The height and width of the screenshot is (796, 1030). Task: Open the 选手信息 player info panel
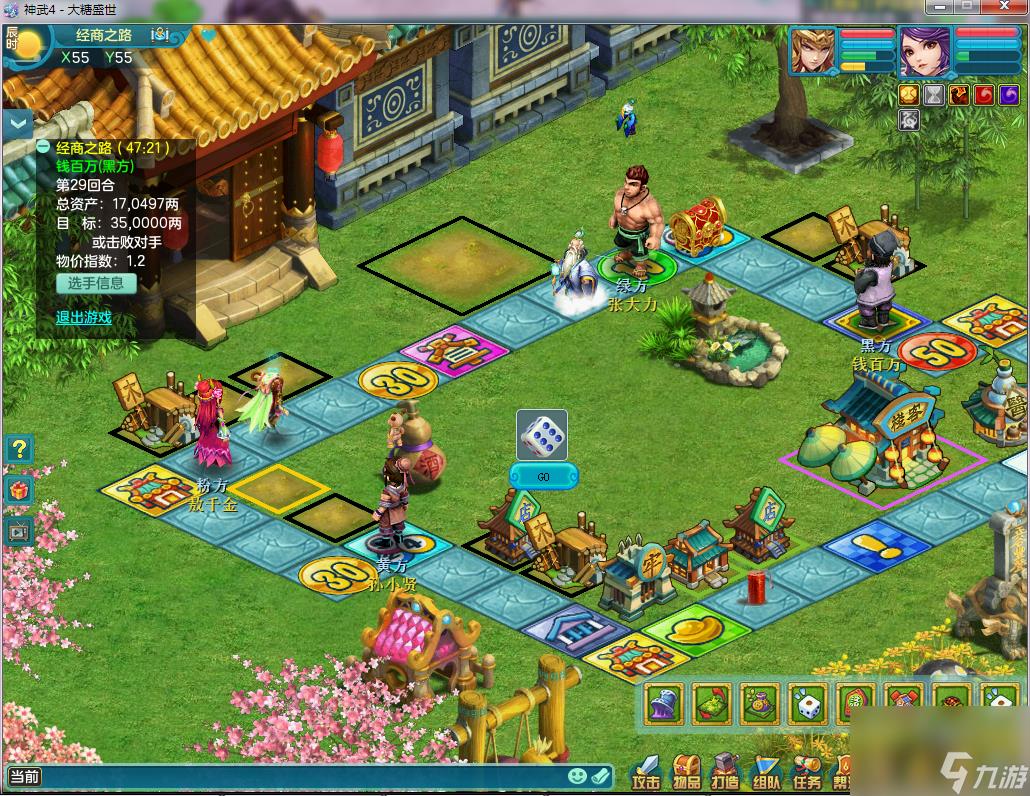point(96,283)
